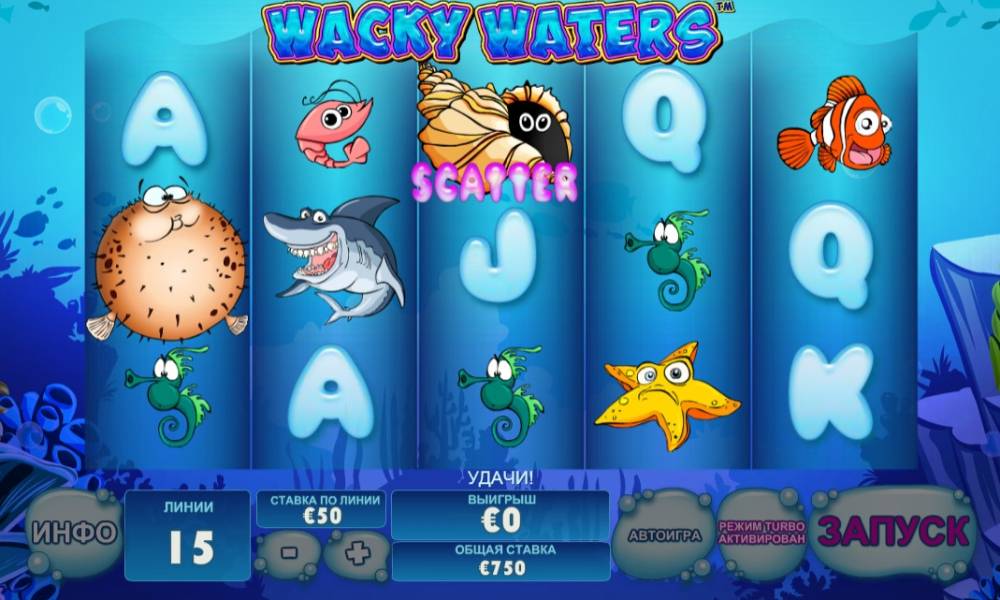Image resolution: width=1000 pixels, height=600 pixels.
Task: Spin the reels with ЗАПУСК
Action: 893,532
